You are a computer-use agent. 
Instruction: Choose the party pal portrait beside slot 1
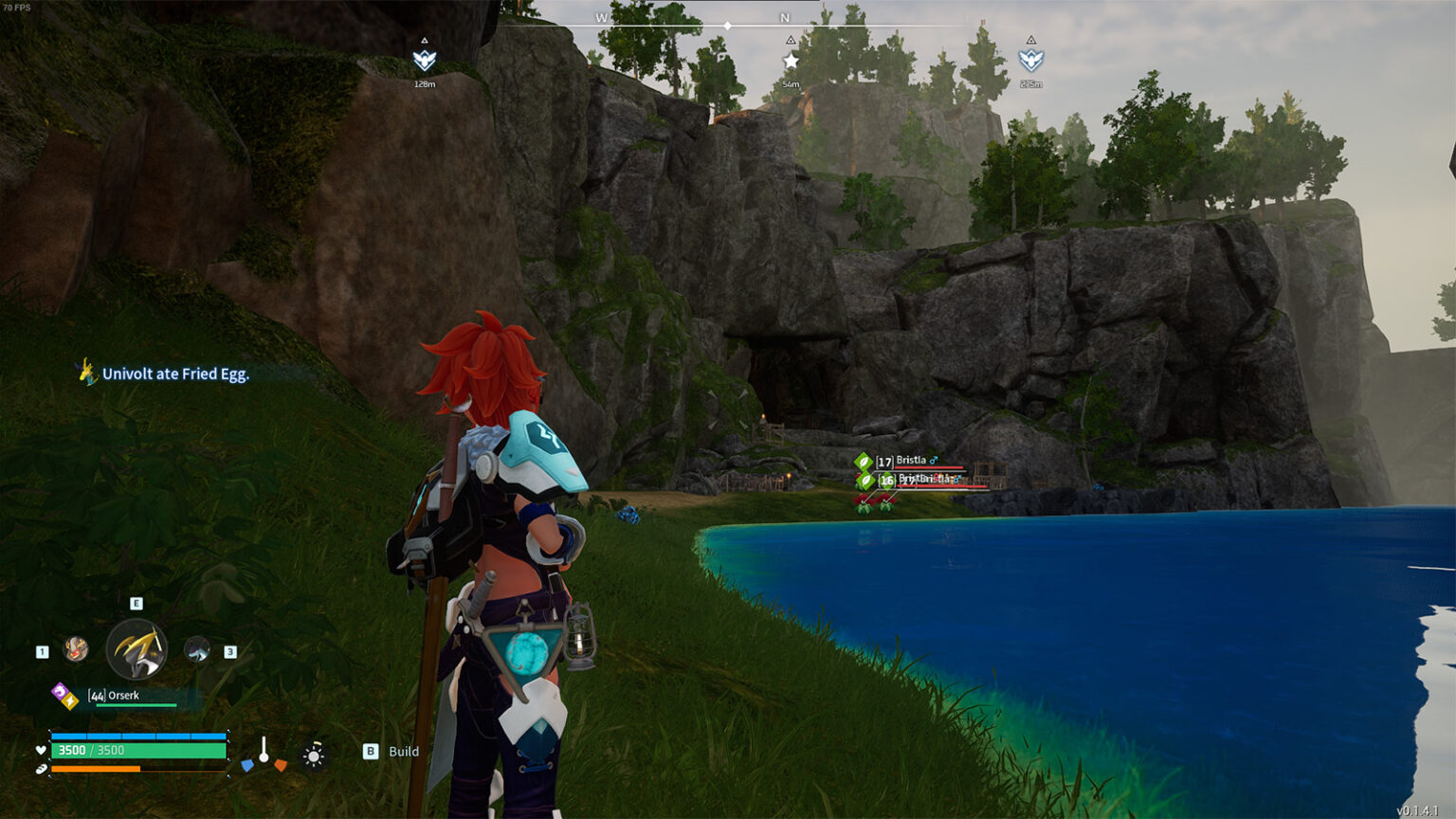point(76,649)
